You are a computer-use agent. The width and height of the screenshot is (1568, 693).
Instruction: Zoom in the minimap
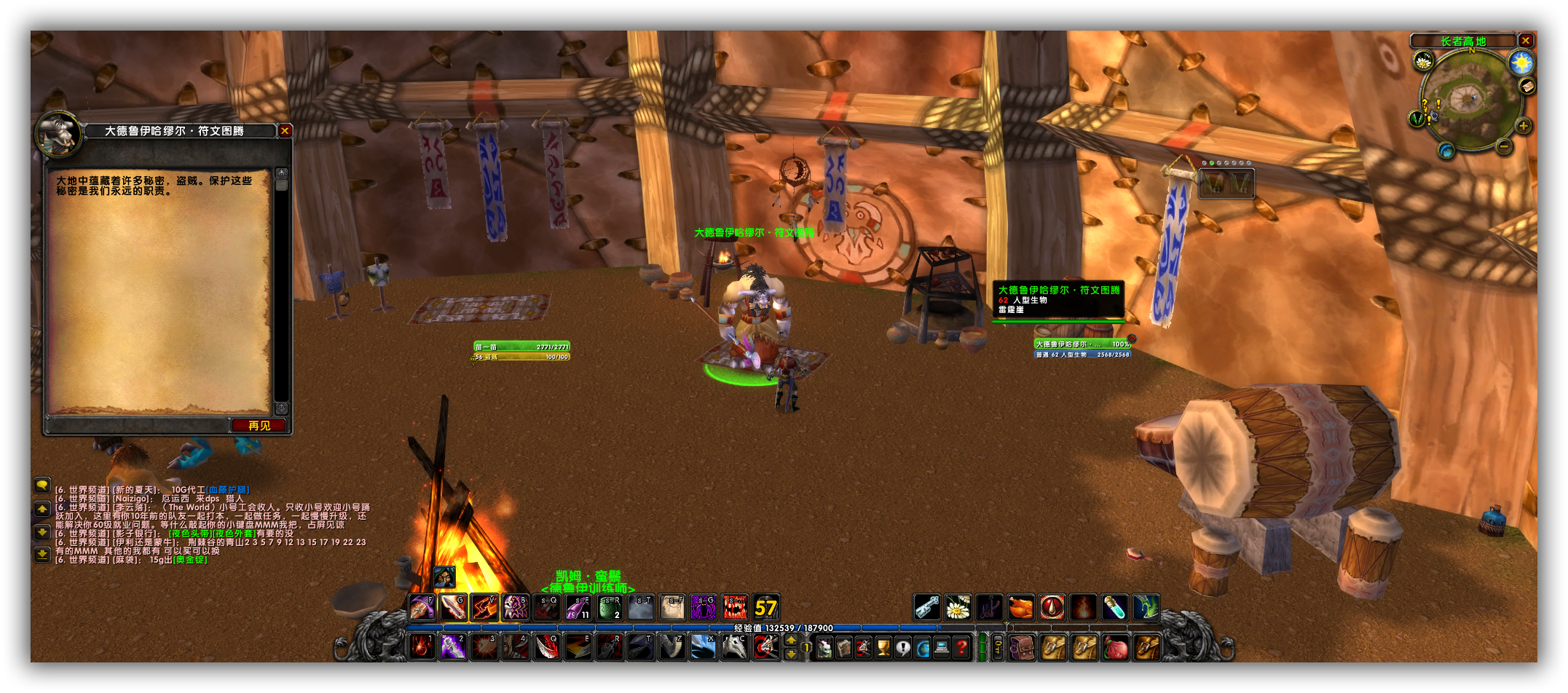1523,126
